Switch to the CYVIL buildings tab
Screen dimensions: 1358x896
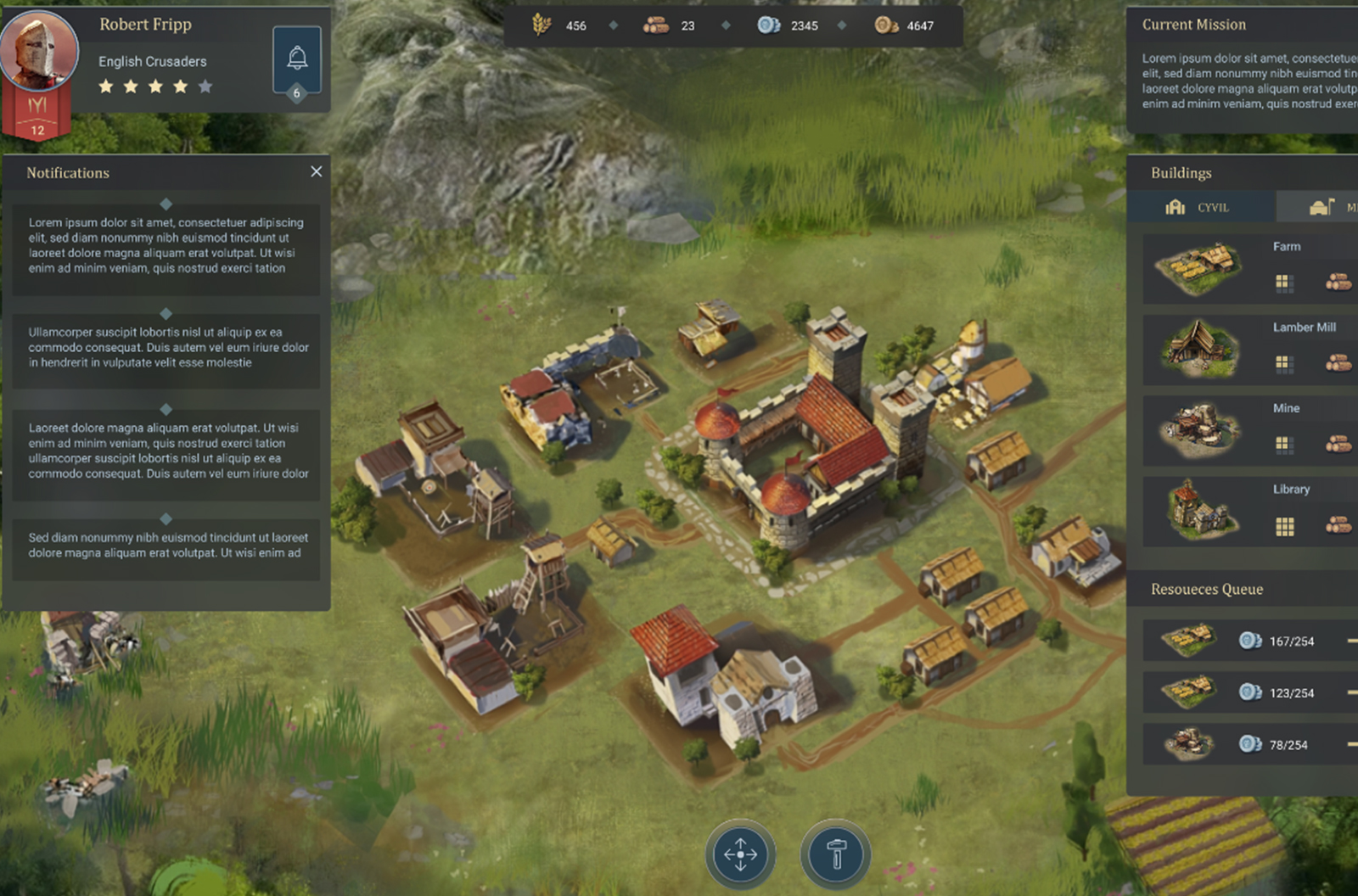tap(1199, 207)
